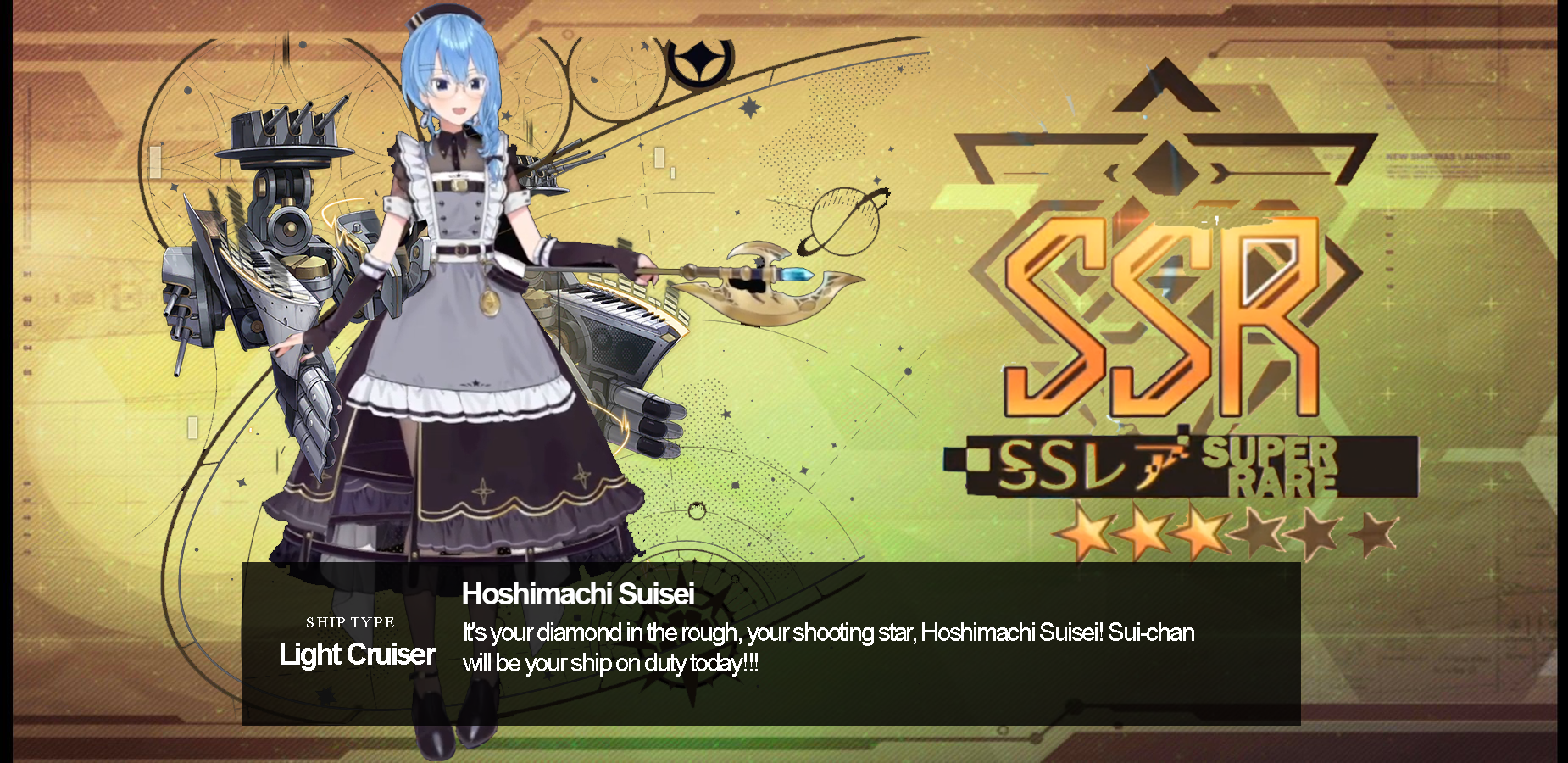Open the SHIP TYPE section

(x=352, y=621)
